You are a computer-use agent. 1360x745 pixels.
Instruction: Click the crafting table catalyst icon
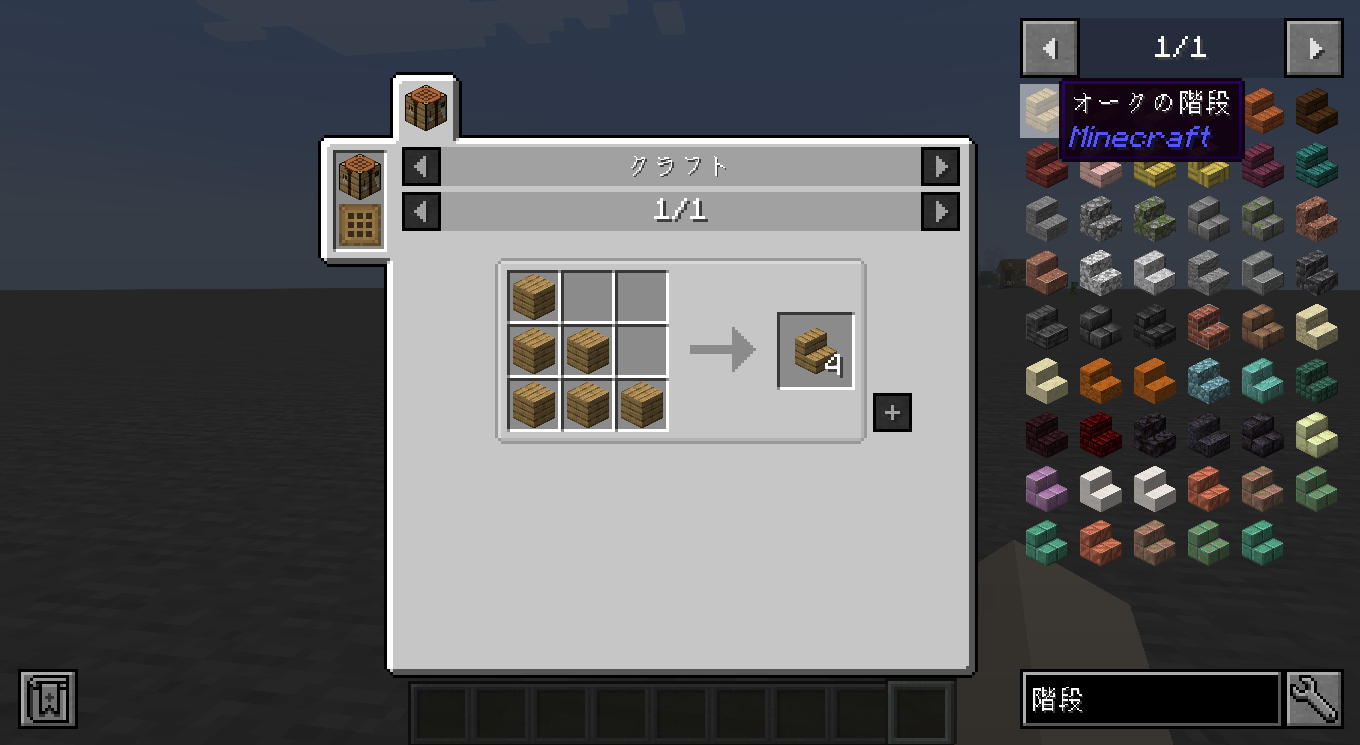[359, 175]
